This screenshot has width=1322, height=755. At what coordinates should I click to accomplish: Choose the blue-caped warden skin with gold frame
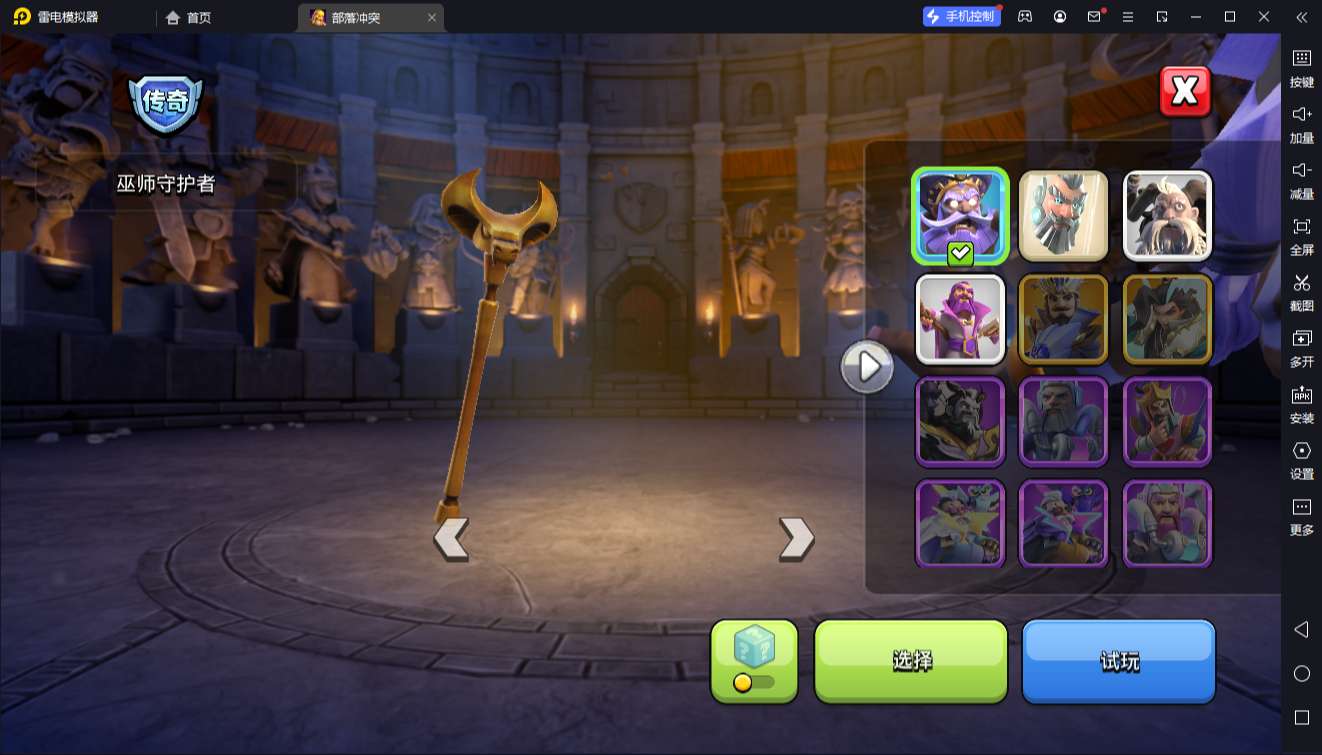pos(1063,319)
